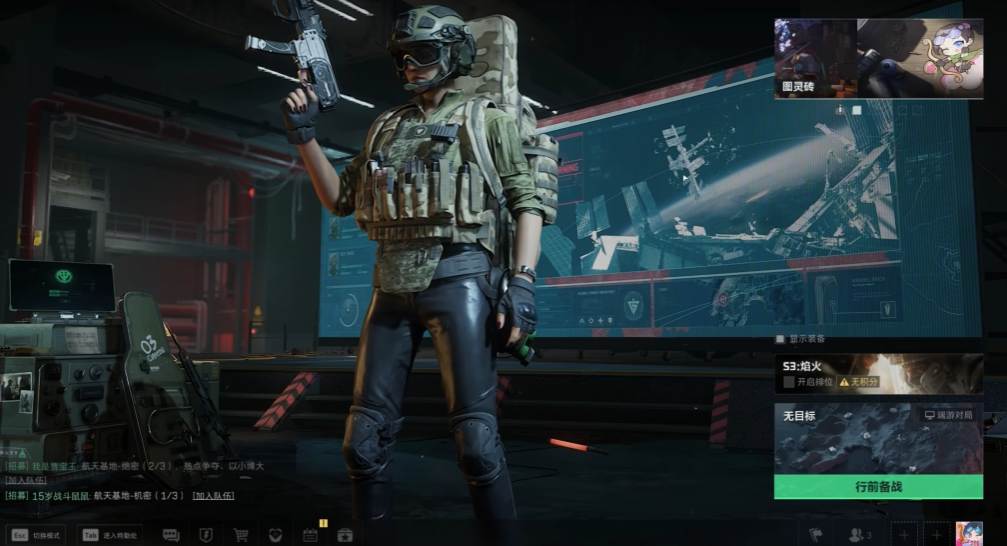Click the green 行前备战 button
The width and height of the screenshot is (1007, 546).
point(878,487)
